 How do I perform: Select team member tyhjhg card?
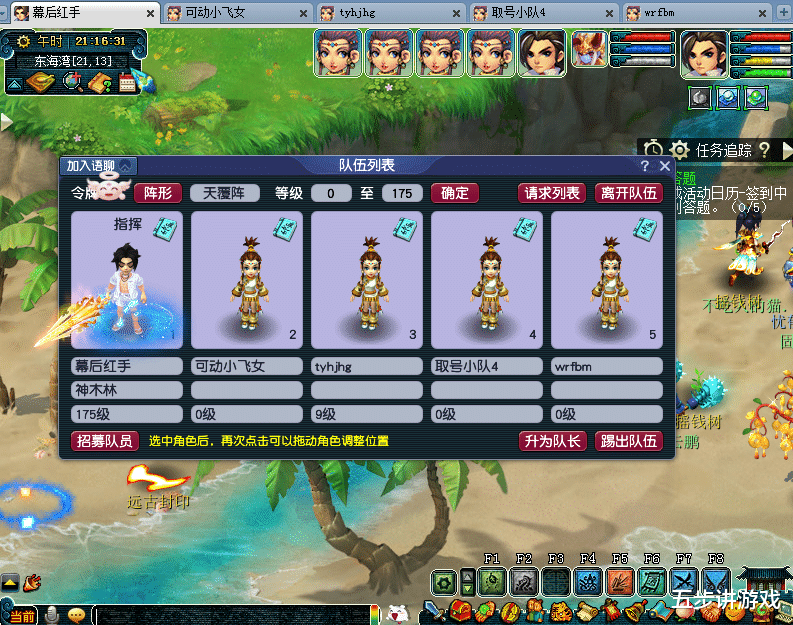(367, 279)
